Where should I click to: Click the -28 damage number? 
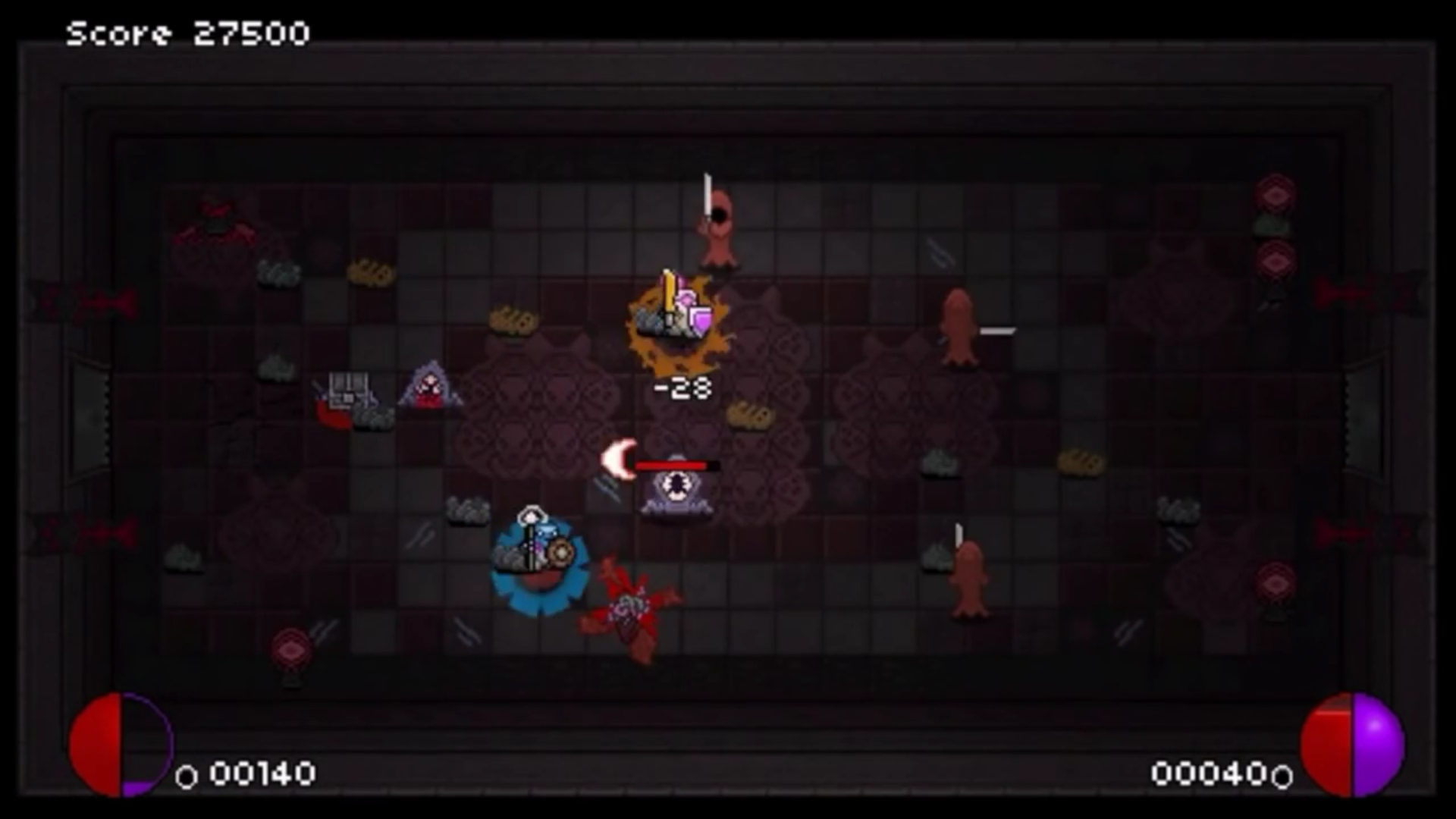coord(680,388)
